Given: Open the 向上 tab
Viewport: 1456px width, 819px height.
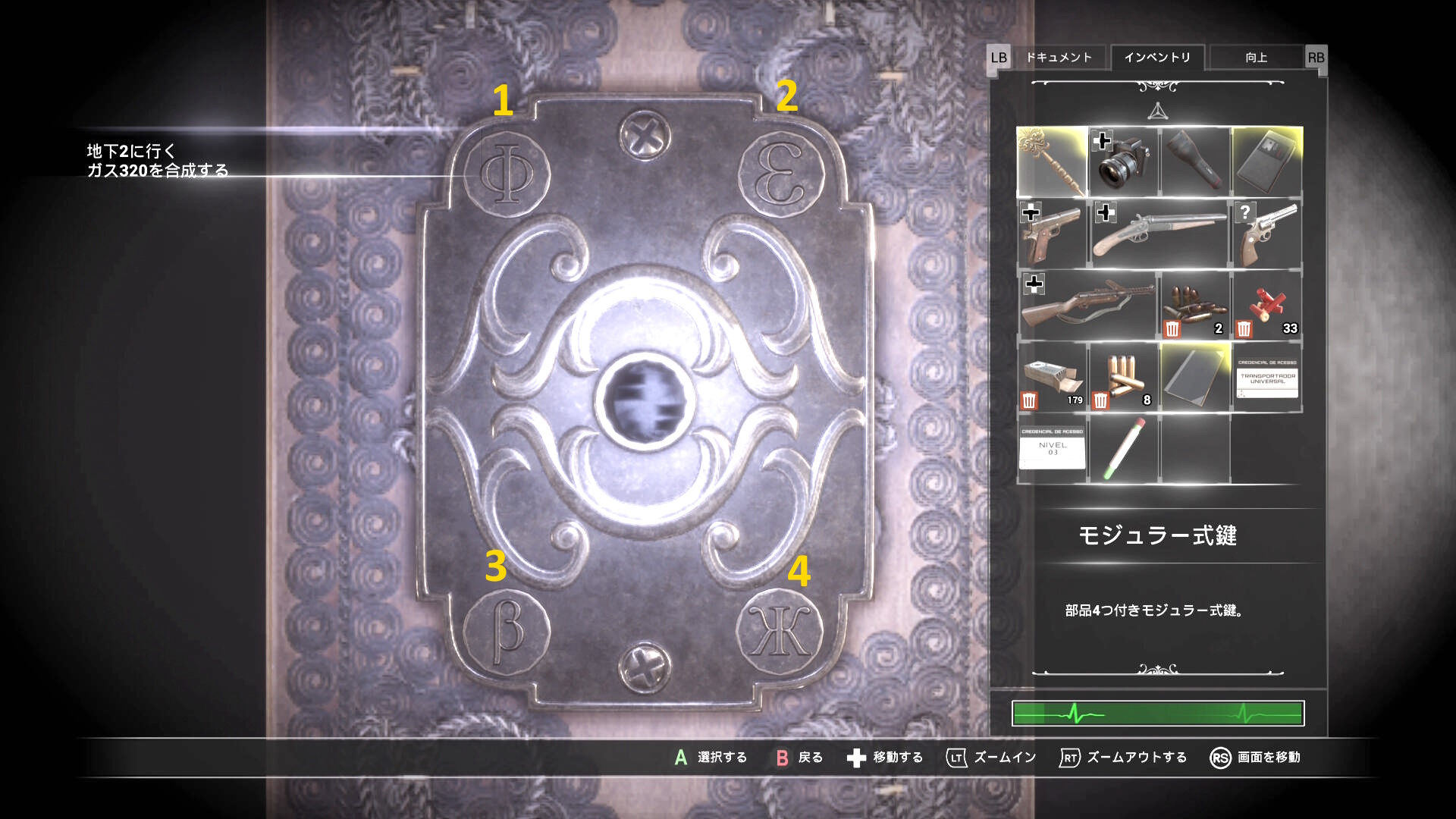Looking at the screenshot, I should (x=1256, y=58).
